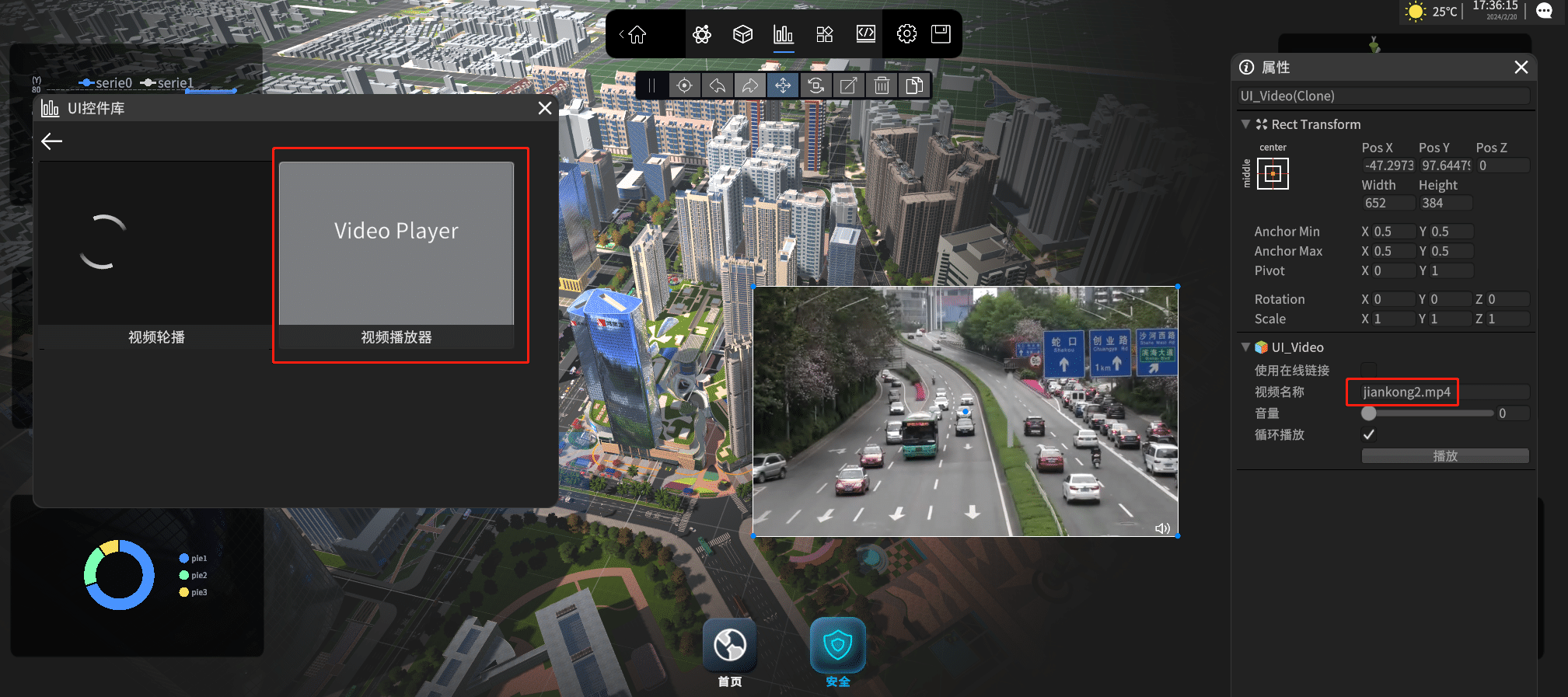Screen dimensions: 1568x697
Task: Copy the selected object with duplicate icon
Action: coord(914,85)
